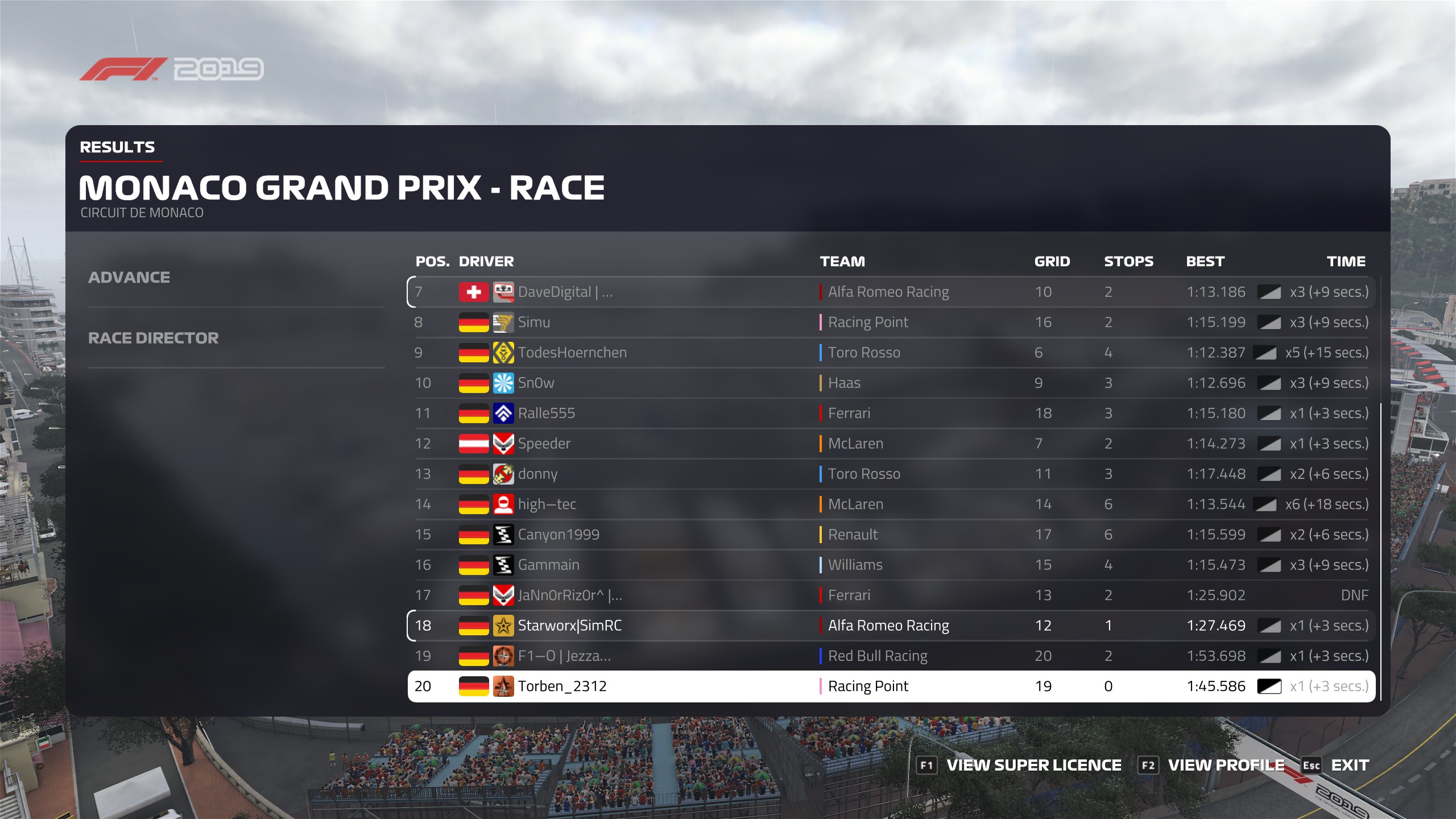
Task: Open the Race Director menu entry
Action: (x=153, y=338)
